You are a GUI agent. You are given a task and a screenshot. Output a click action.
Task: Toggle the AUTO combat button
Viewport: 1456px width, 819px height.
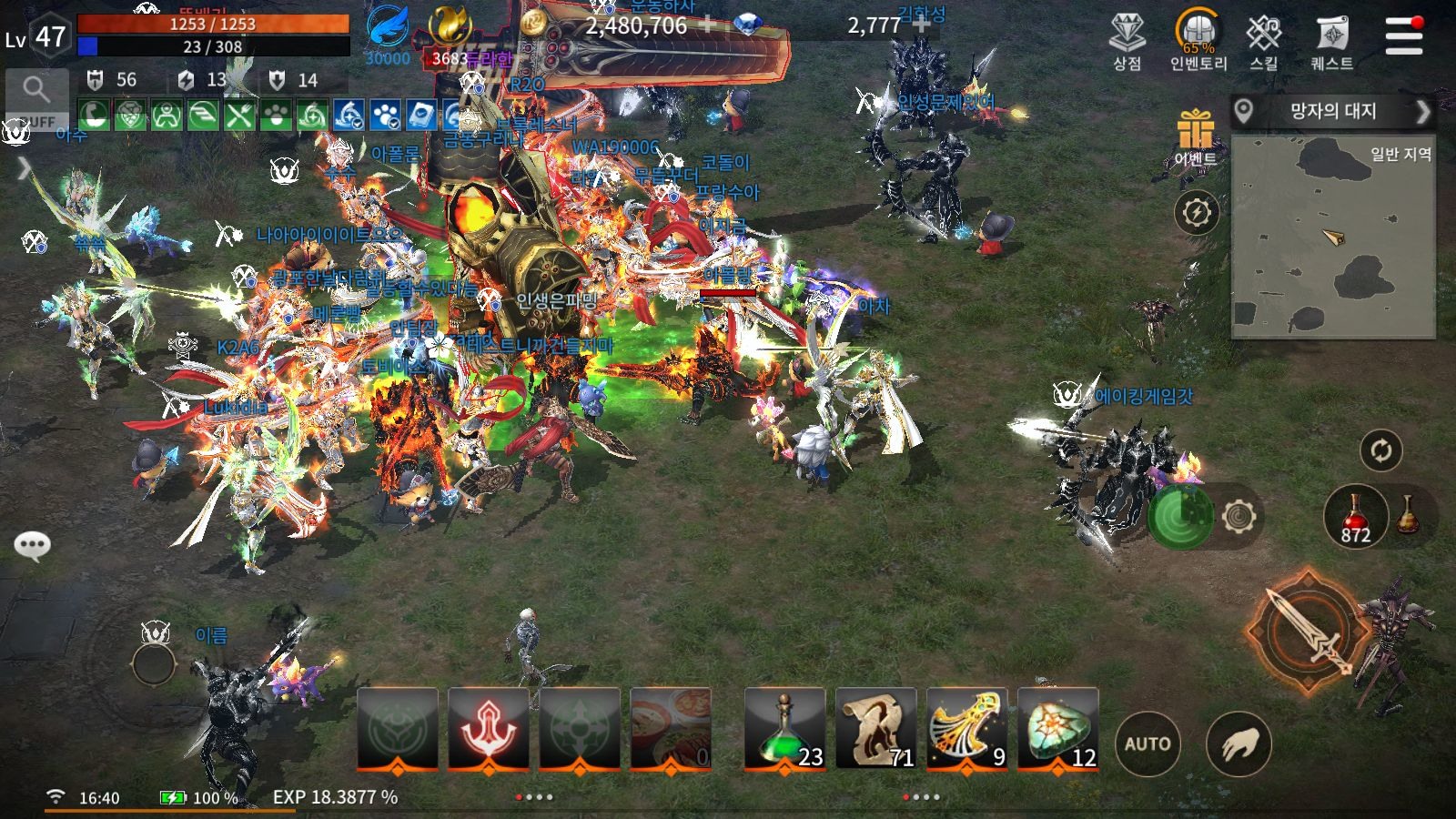pos(1149,743)
